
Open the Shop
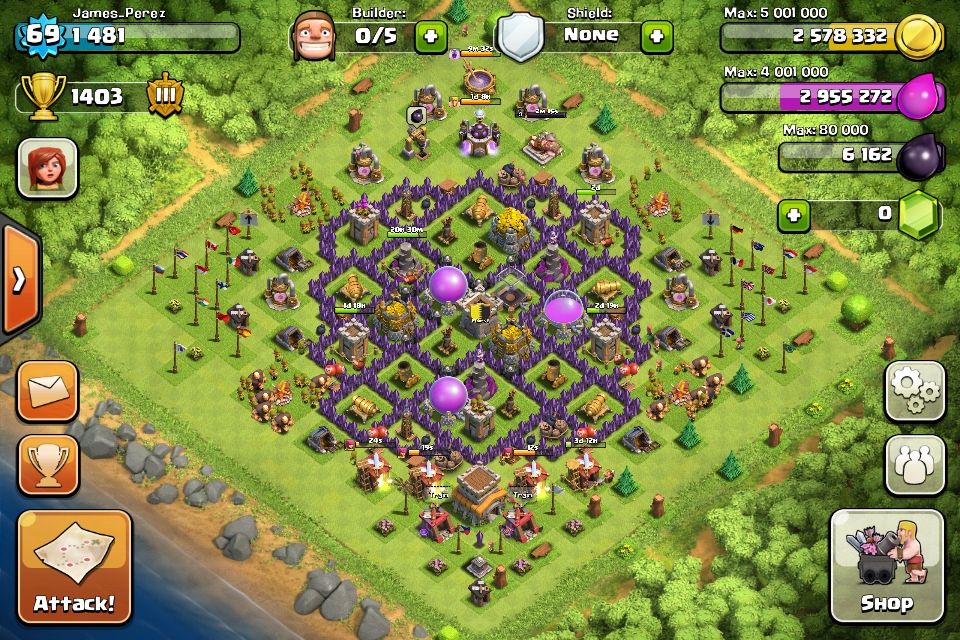(x=886, y=566)
